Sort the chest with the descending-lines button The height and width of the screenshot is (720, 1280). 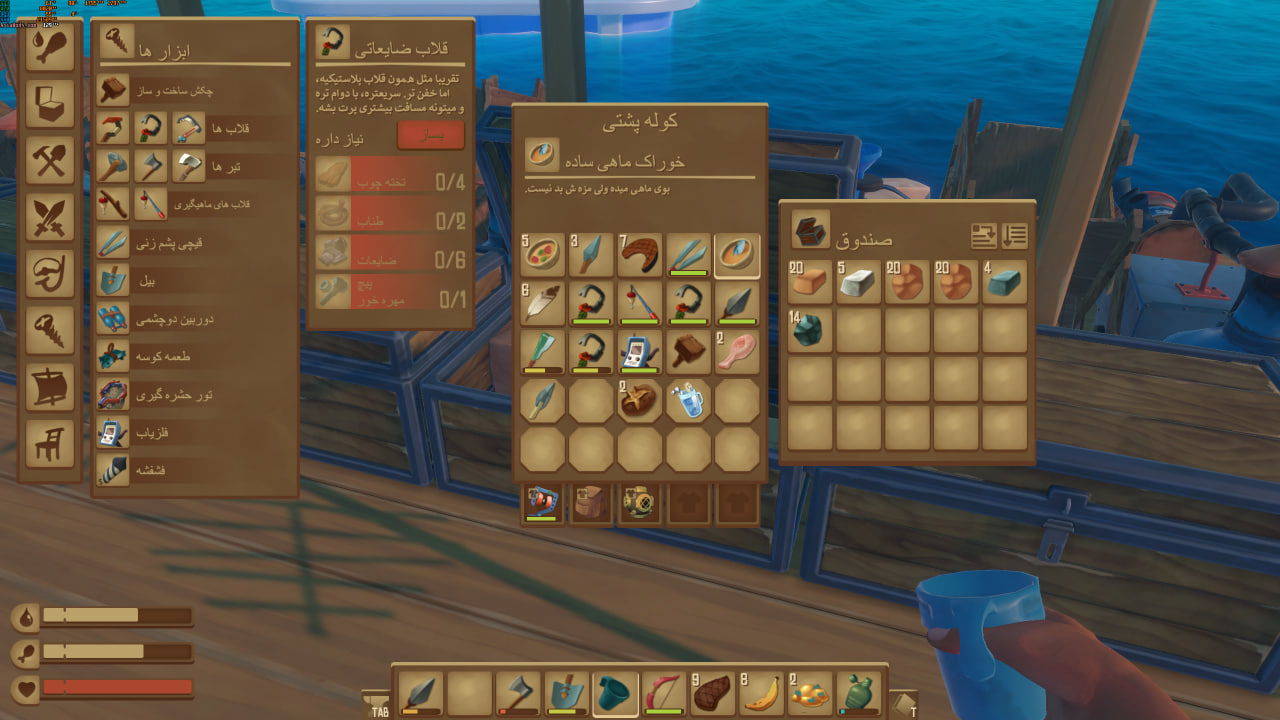coord(1014,236)
